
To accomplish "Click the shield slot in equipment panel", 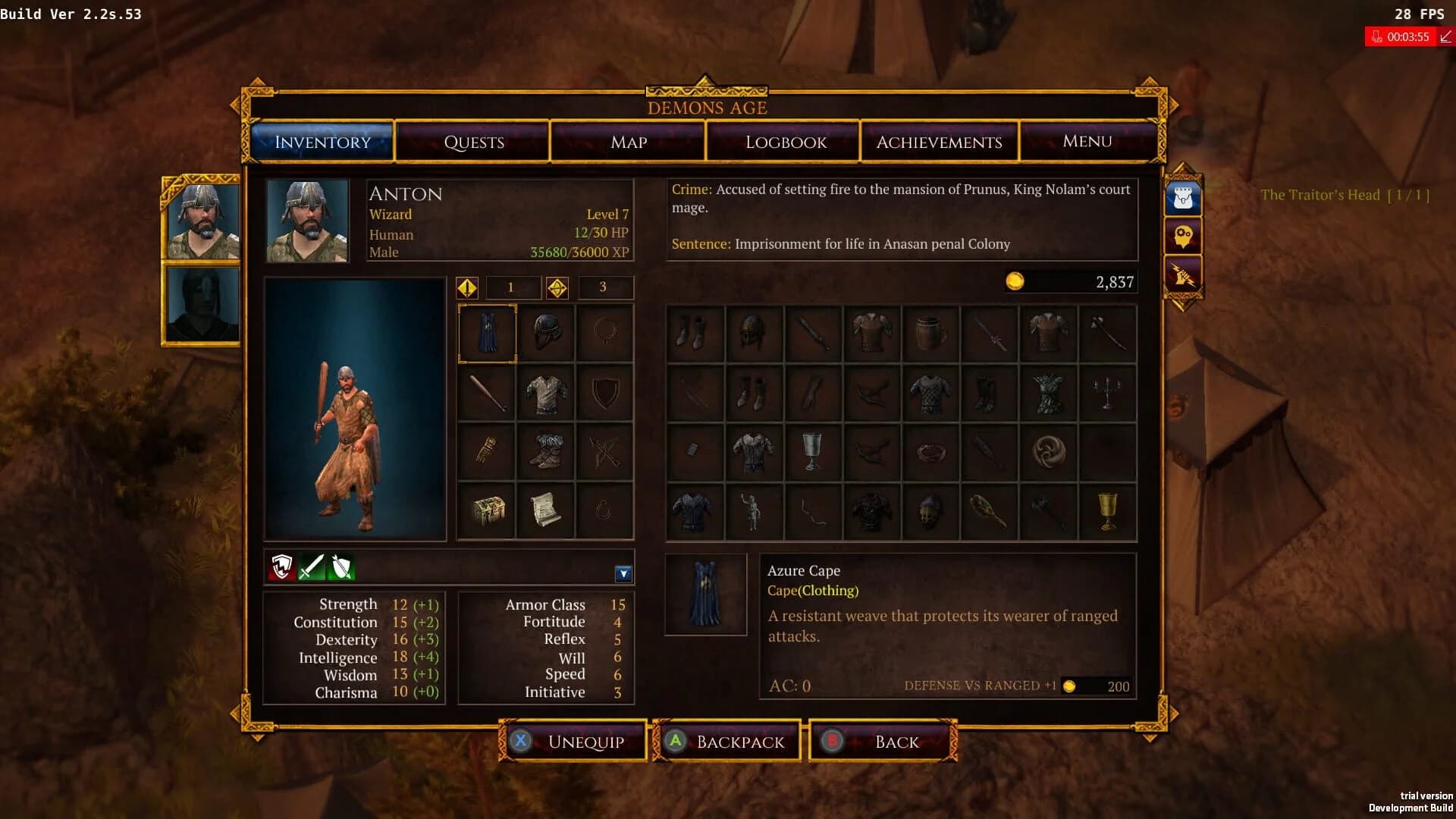I will (x=604, y=392).
